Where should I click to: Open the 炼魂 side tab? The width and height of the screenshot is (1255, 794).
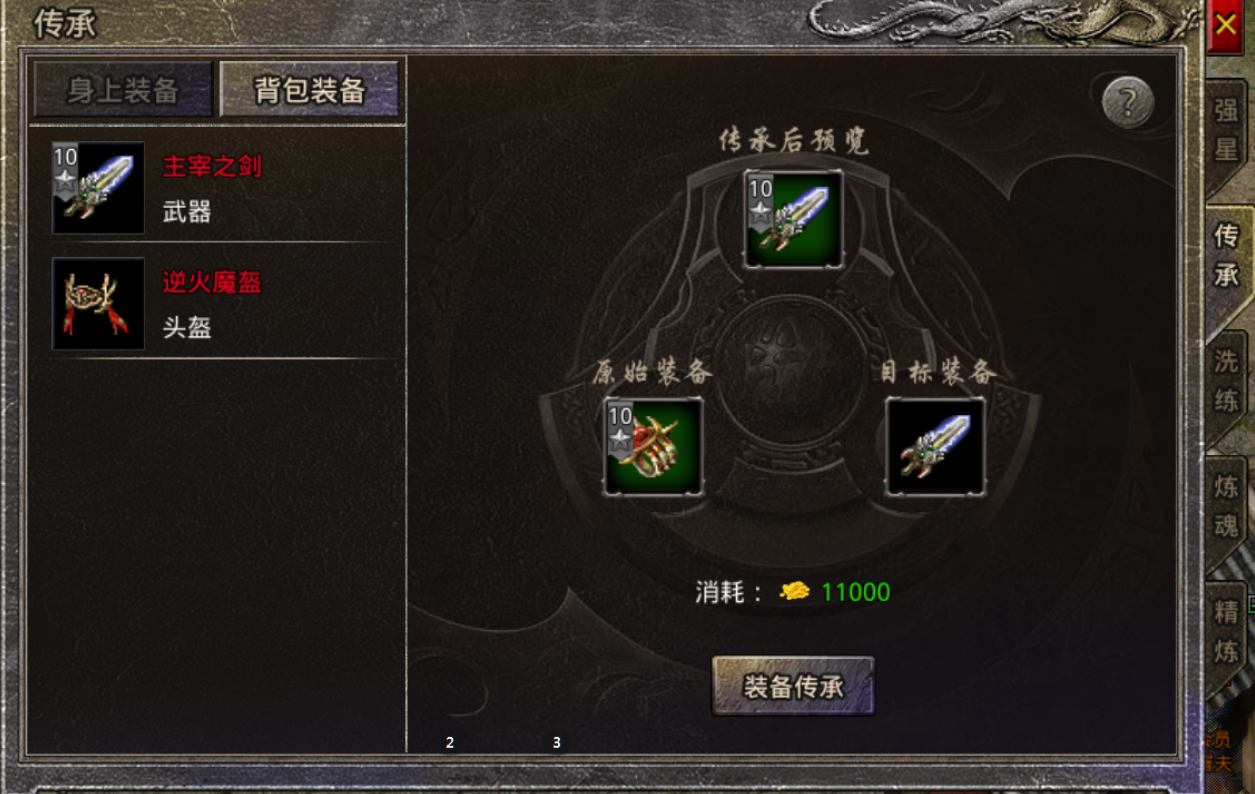pyautogui.click(x=1227, y=507)
